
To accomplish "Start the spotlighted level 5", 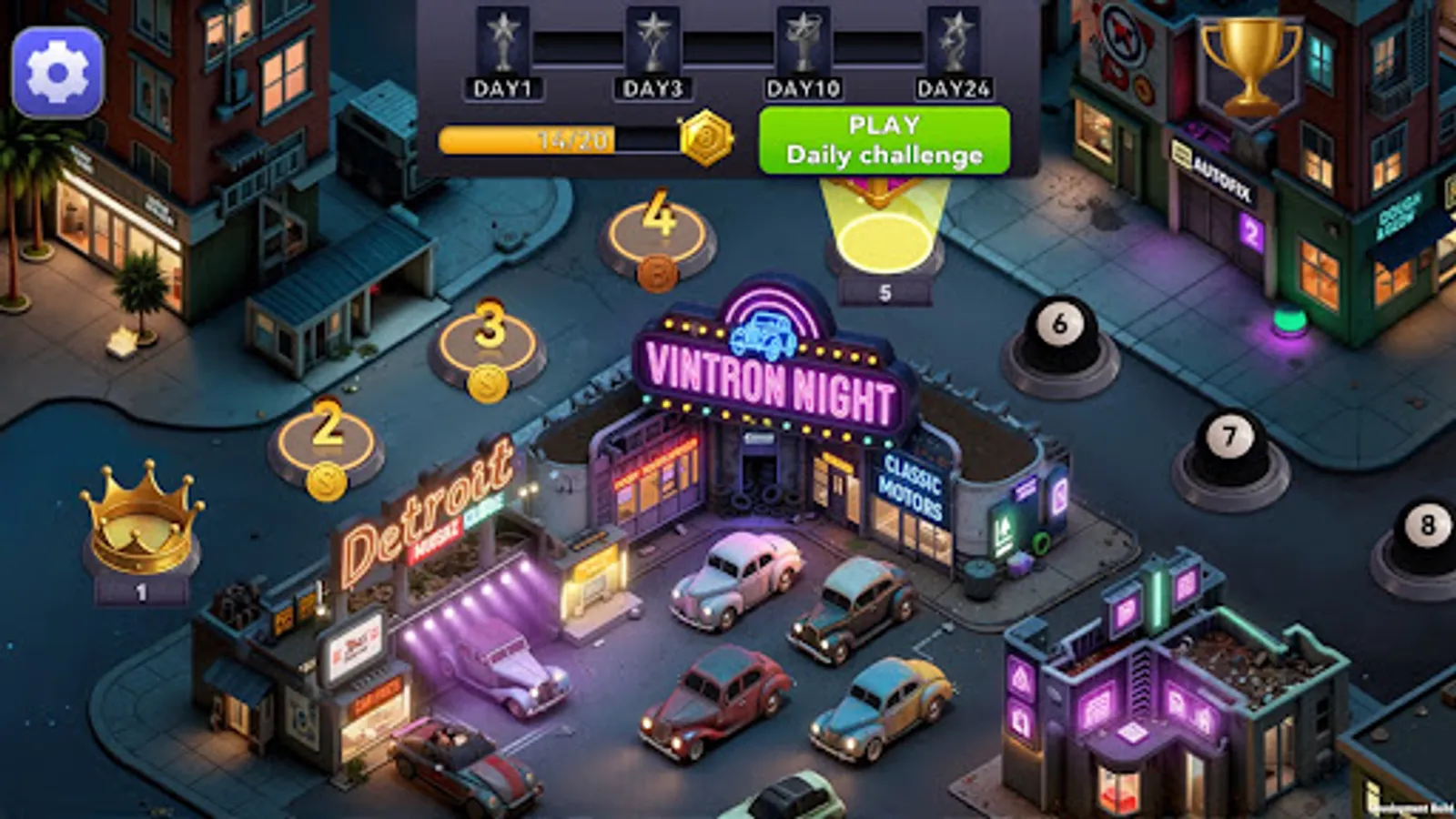I will coord(885,241).
